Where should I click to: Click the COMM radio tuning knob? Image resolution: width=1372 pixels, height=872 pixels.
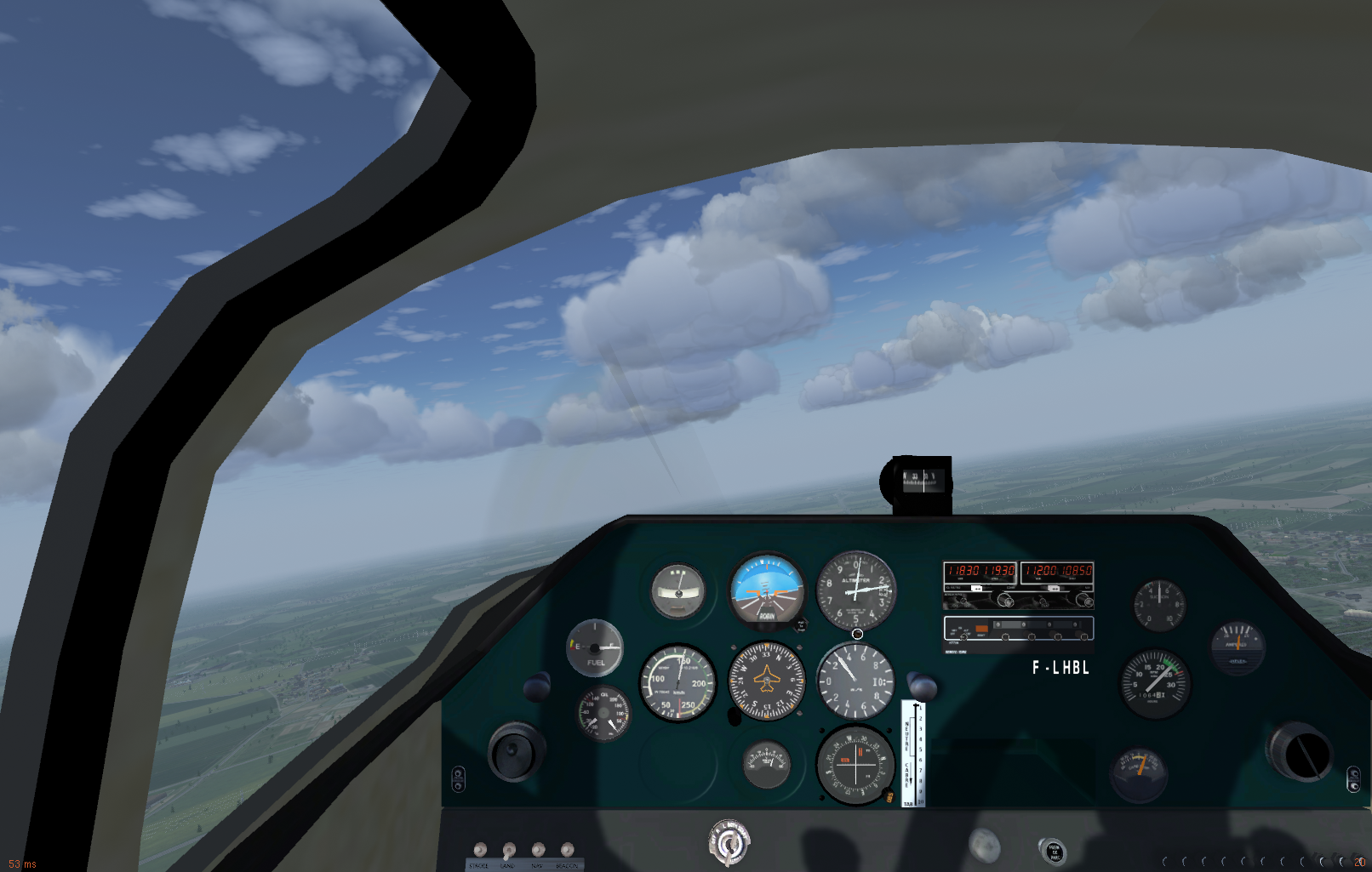click(1006, 600)
